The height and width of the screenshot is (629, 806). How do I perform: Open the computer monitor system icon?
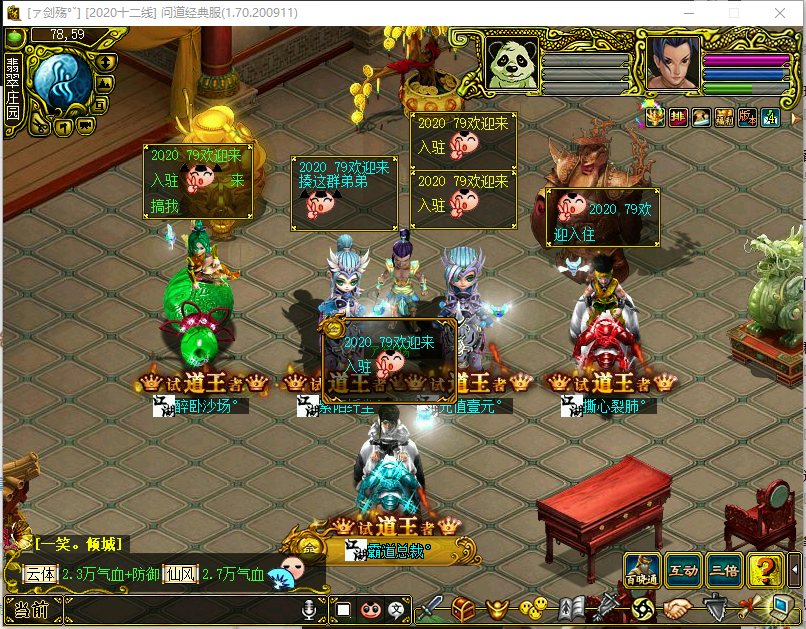coord(780,607)
